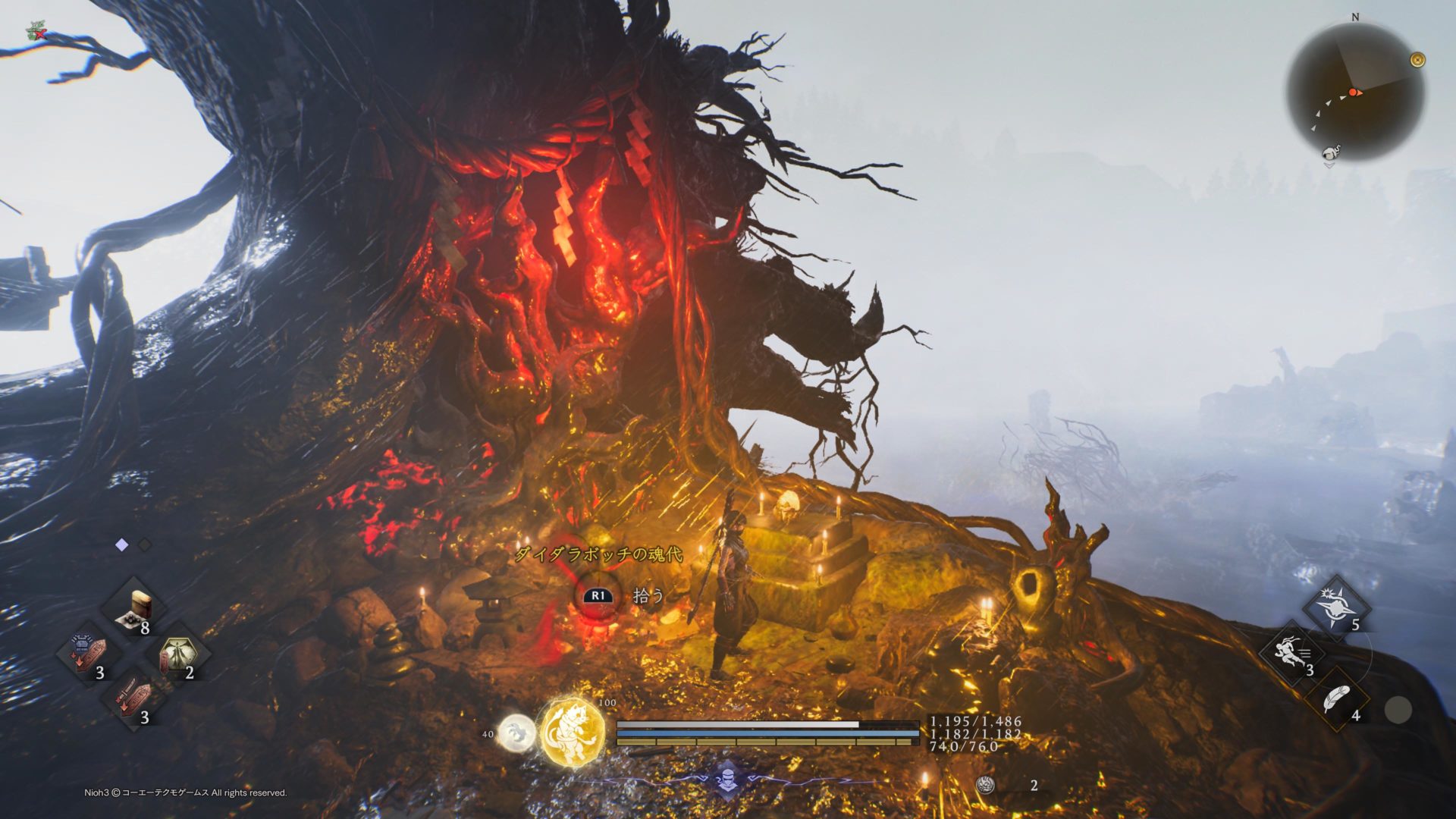Activate the running ninja ninjutsu skill
Viewport: 1456px width, 819px height.
(1291, 653)
